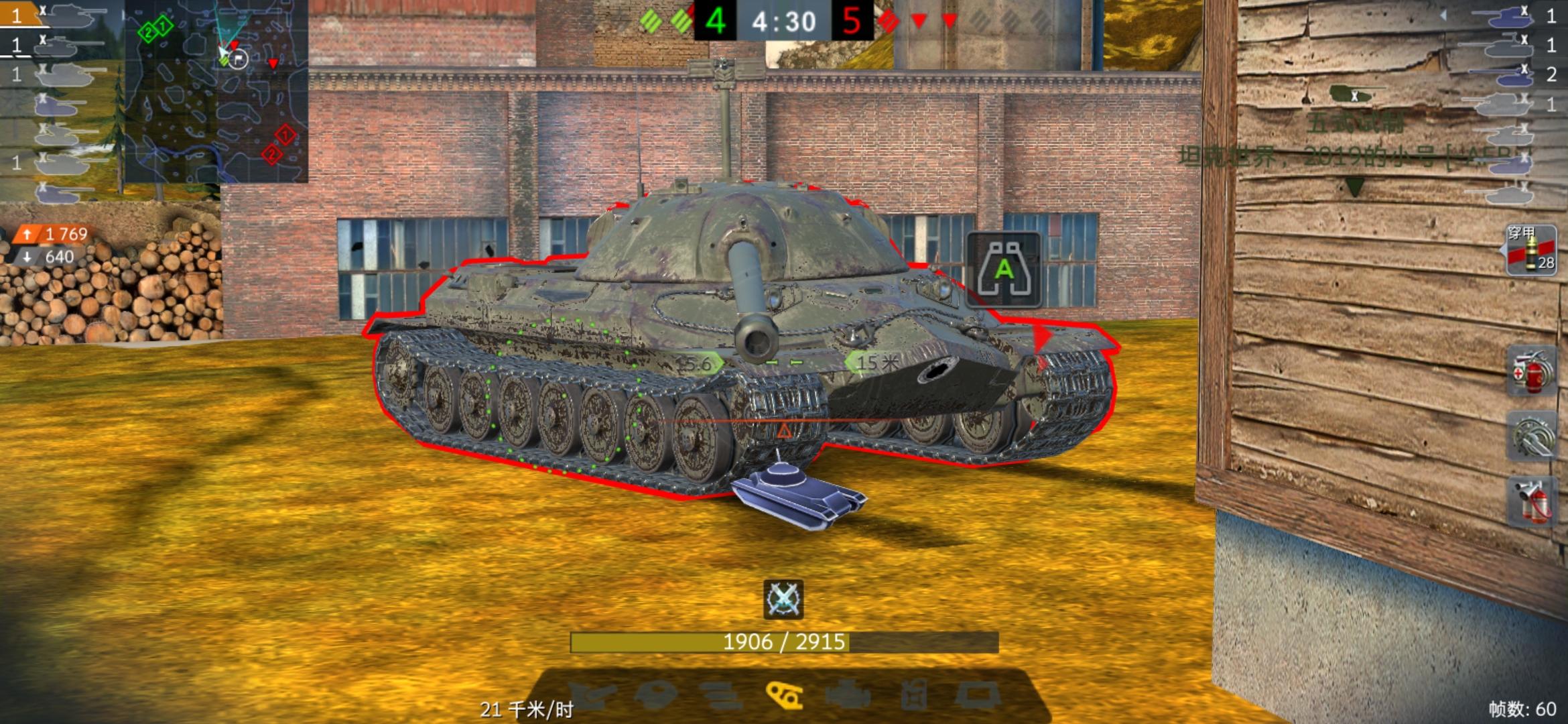Screen dimensions: 1568x724
Task: Click the turret module status icon
Action: click(655, 694)
